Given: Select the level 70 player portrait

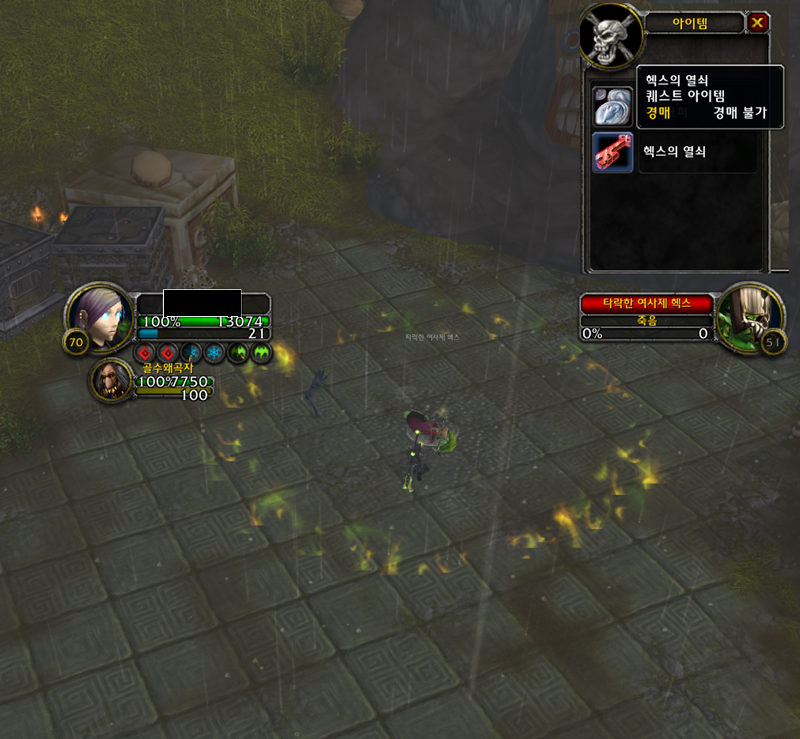Looking at the screenshot, I should pos(100,316).
